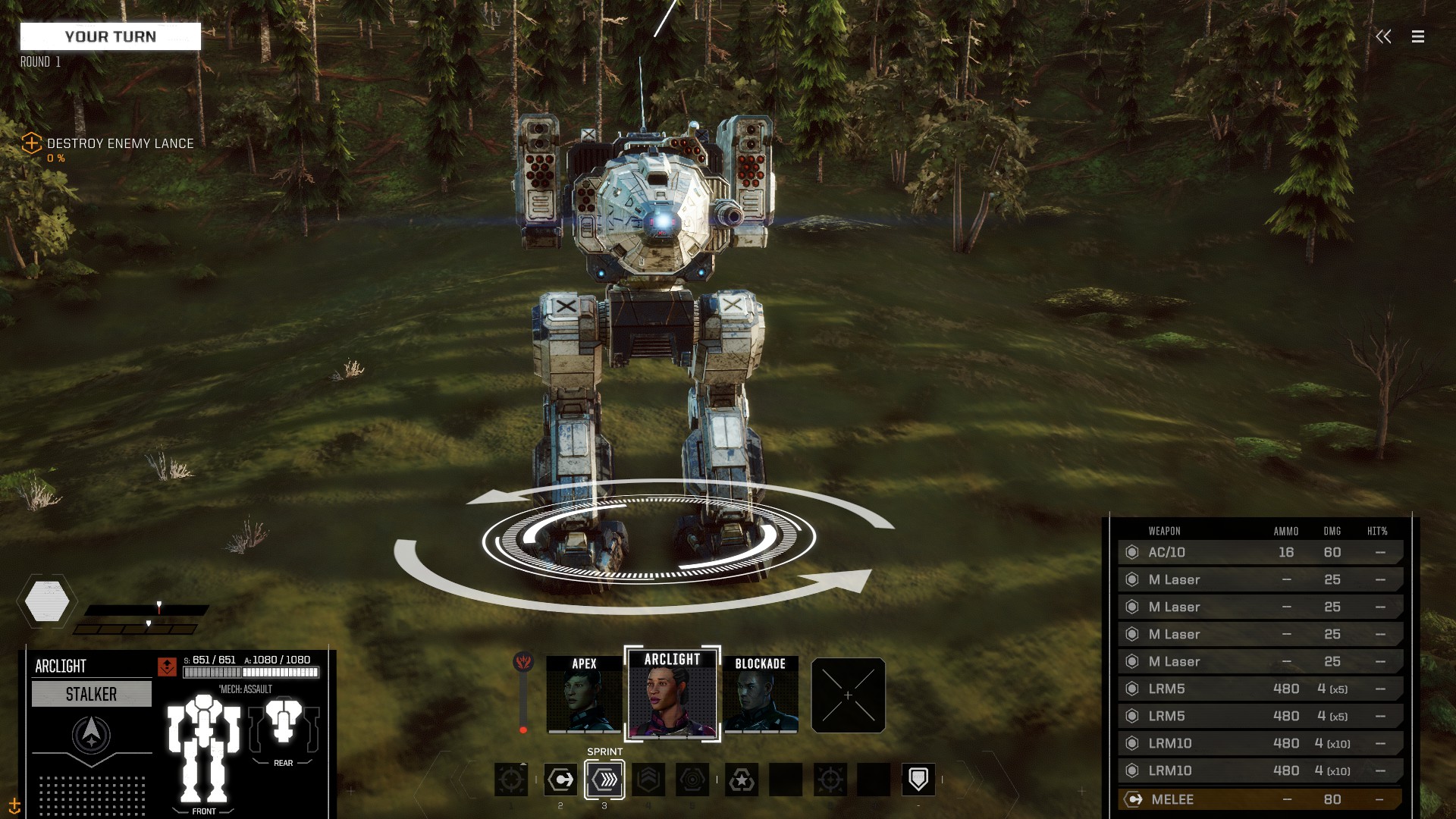Select the Melee weapon row

pyautogui.click(x=1259, y=799)
